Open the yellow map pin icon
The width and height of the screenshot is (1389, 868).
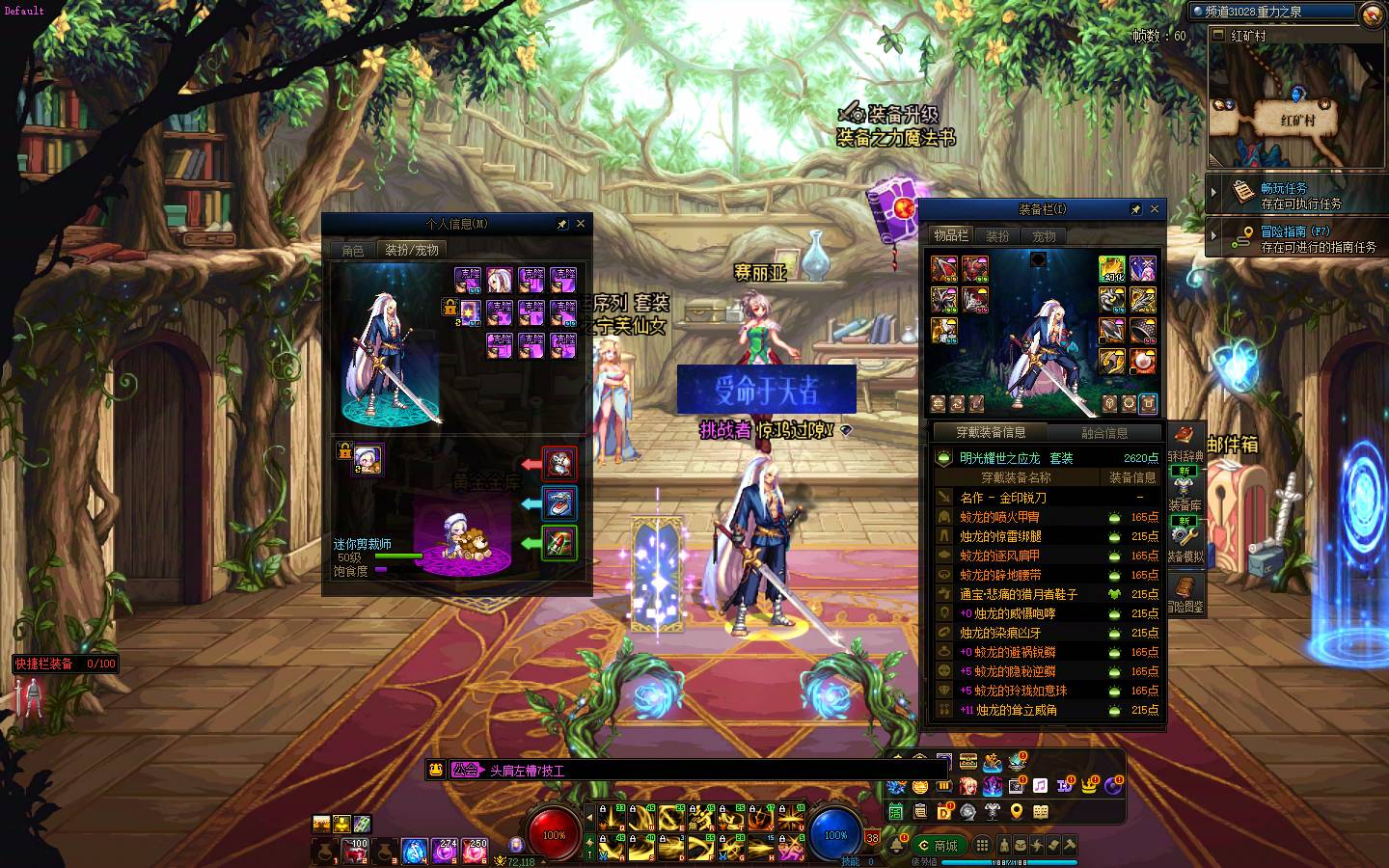1016,812
